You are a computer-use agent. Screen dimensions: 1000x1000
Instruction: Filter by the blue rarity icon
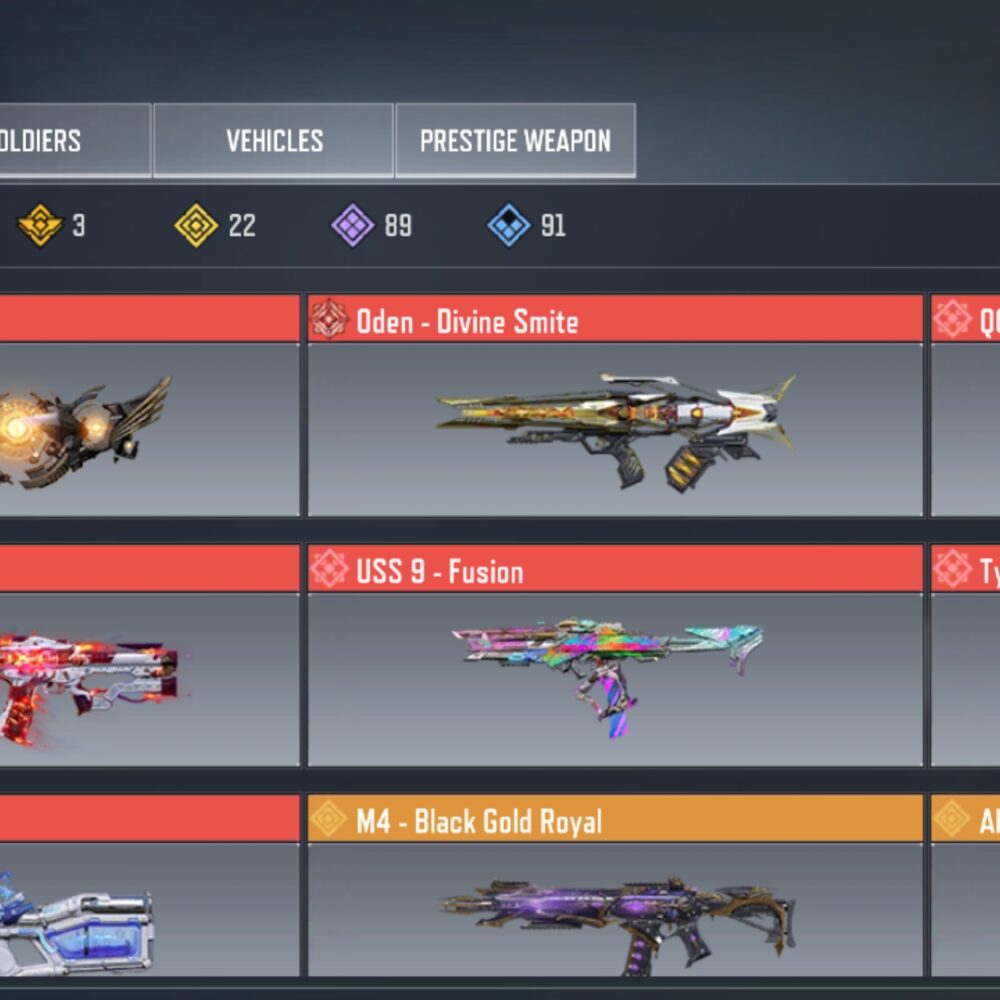pyautogui.click(x=509, y=226)
